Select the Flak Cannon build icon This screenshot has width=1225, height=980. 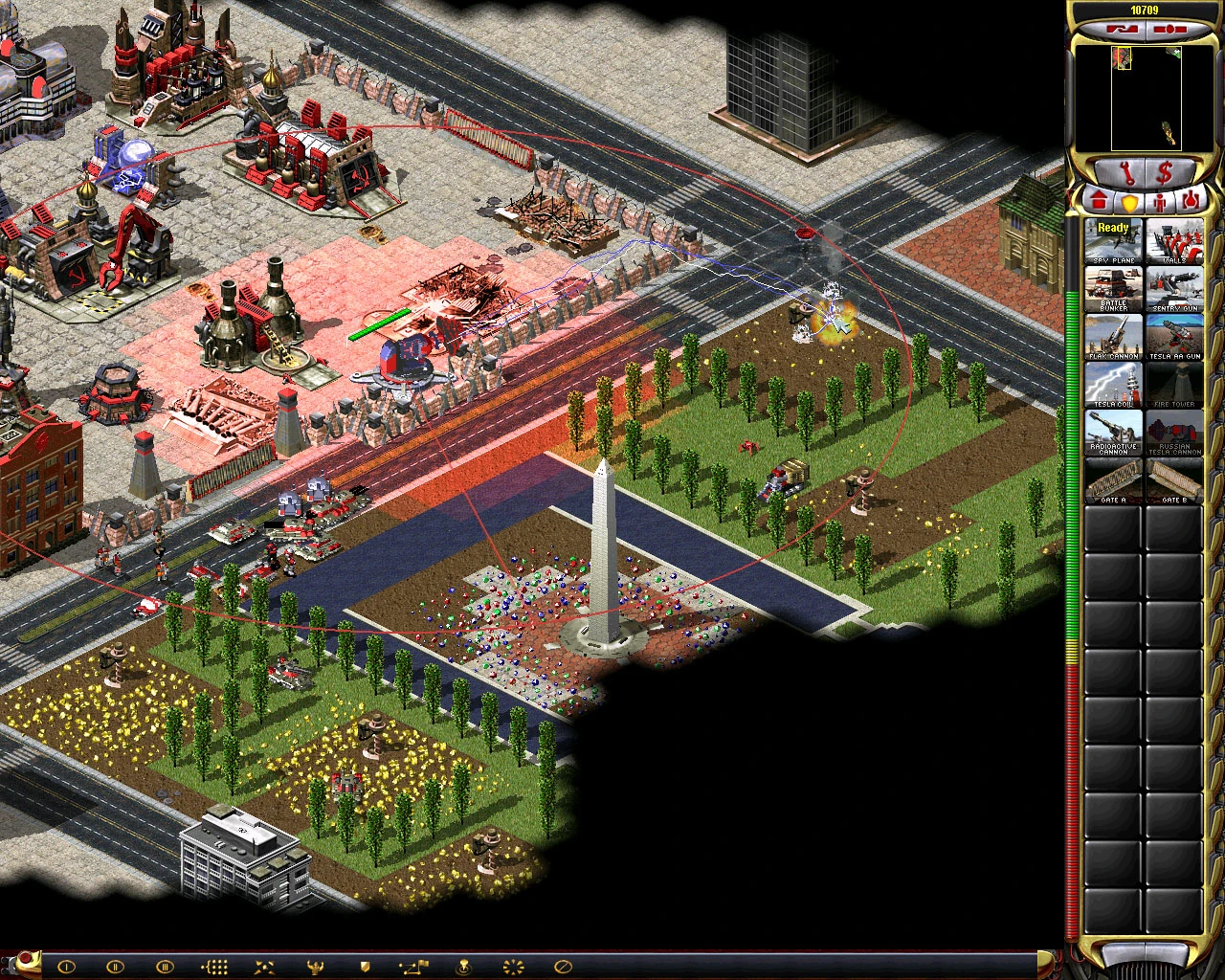1111,337
